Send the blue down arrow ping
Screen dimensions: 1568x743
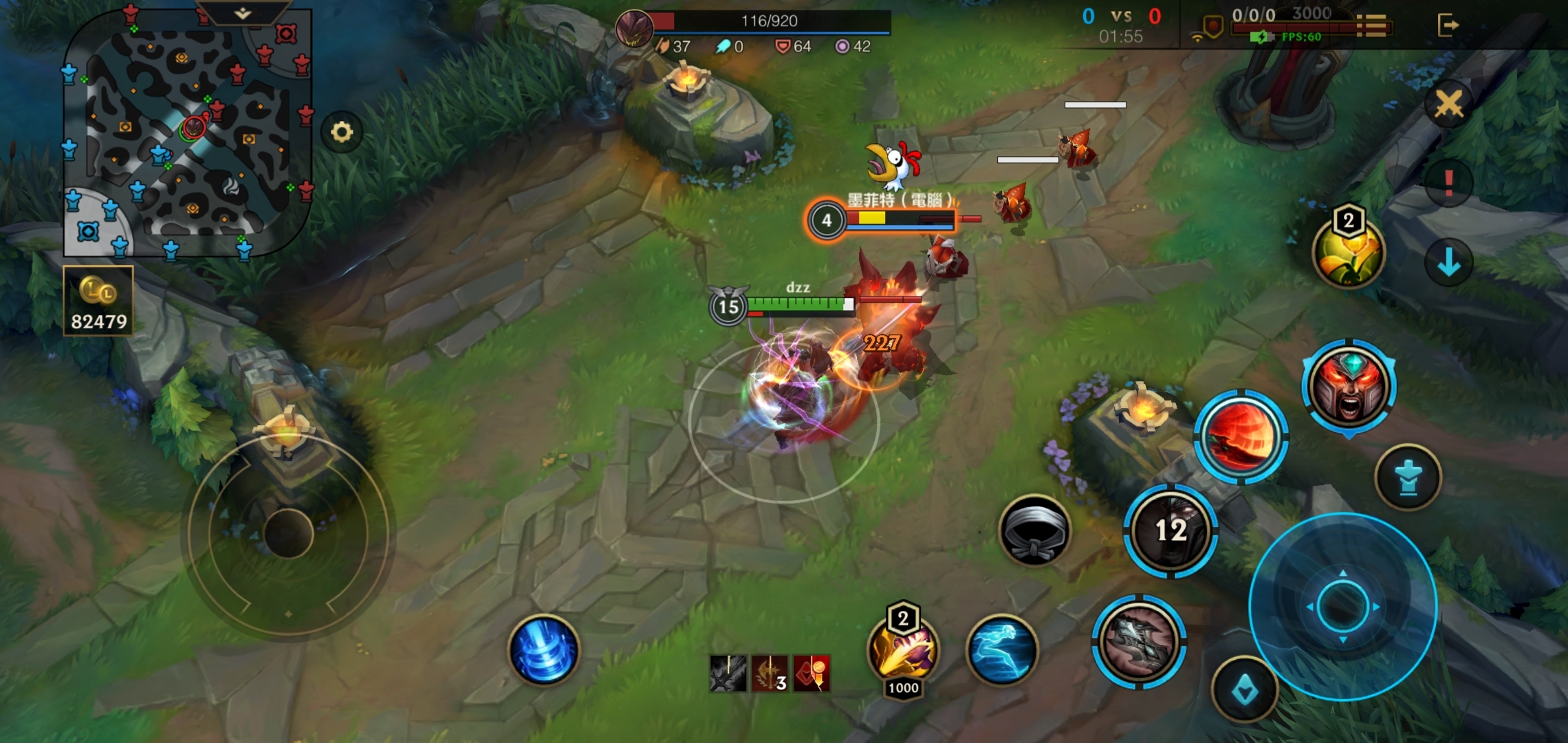tap(1448, 262)
